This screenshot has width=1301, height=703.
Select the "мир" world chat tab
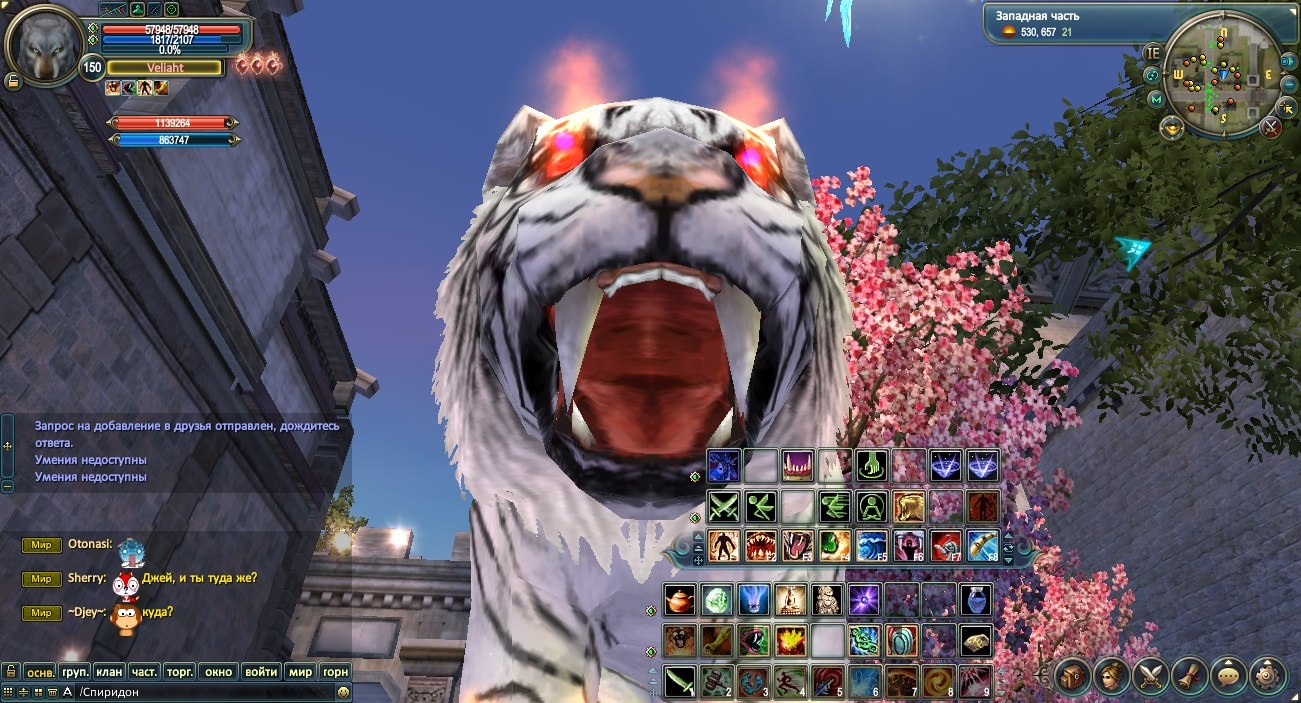pyautogui.click(x=301, y=672)
